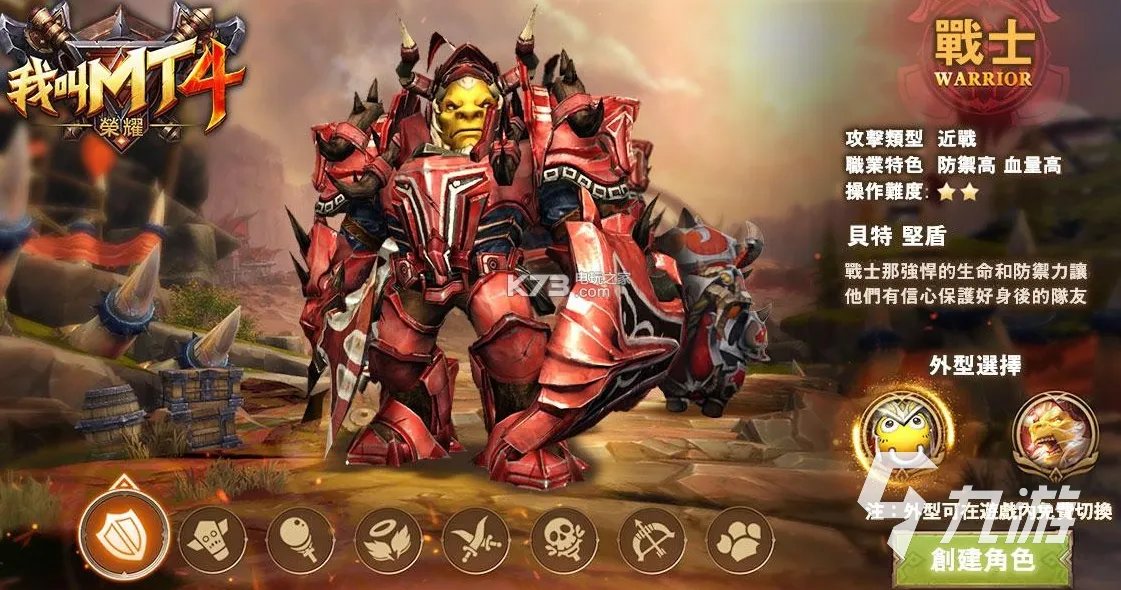Select the orb staff class icon
Image resolution: width=1121 pixels, height=590 pixels.
coord(300,540)
